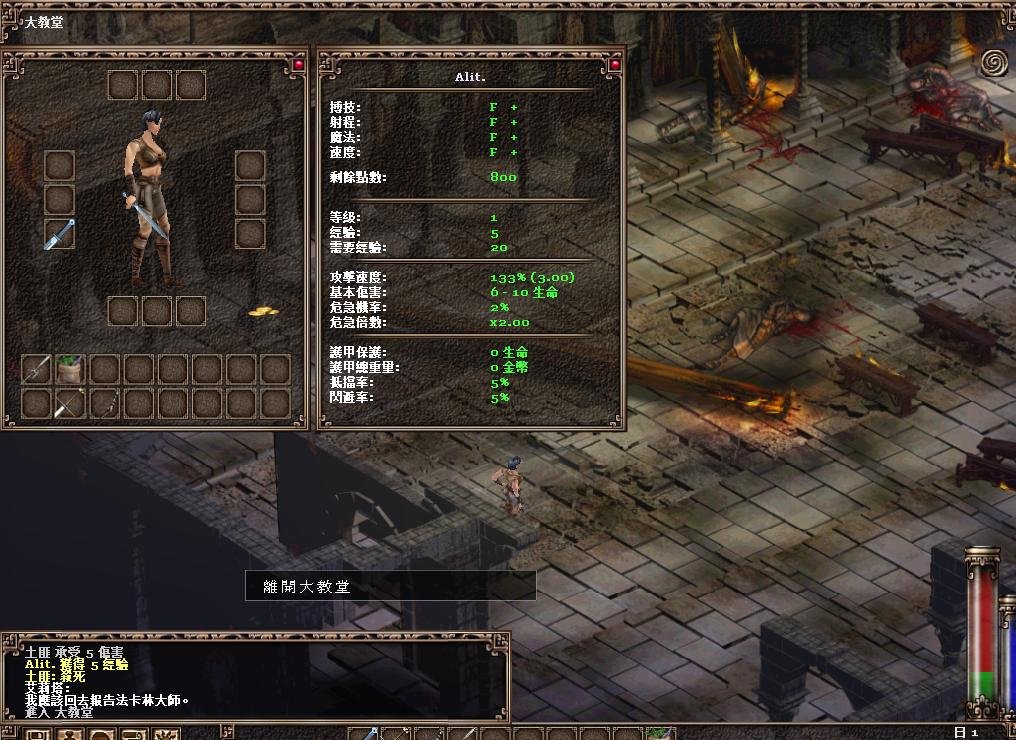Click the message log box

[256, 679]
